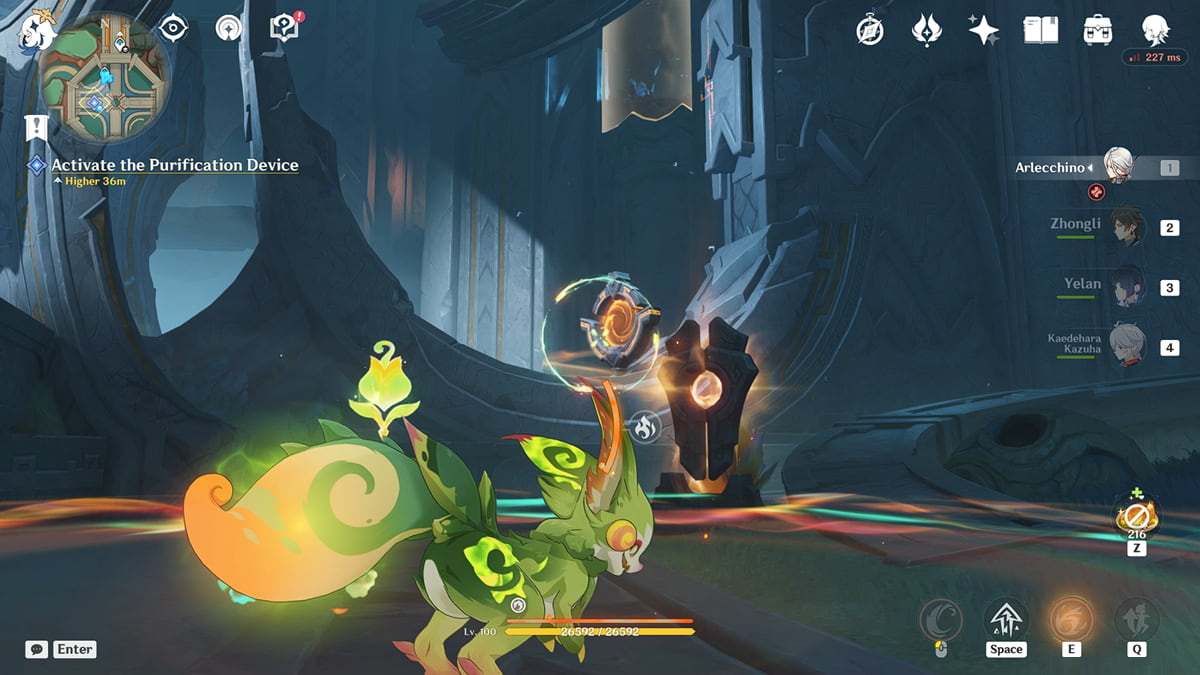Select the Activate the Purification Device quest tracker
Screen dimensions: 1200x675
click(x=174, y=165)
